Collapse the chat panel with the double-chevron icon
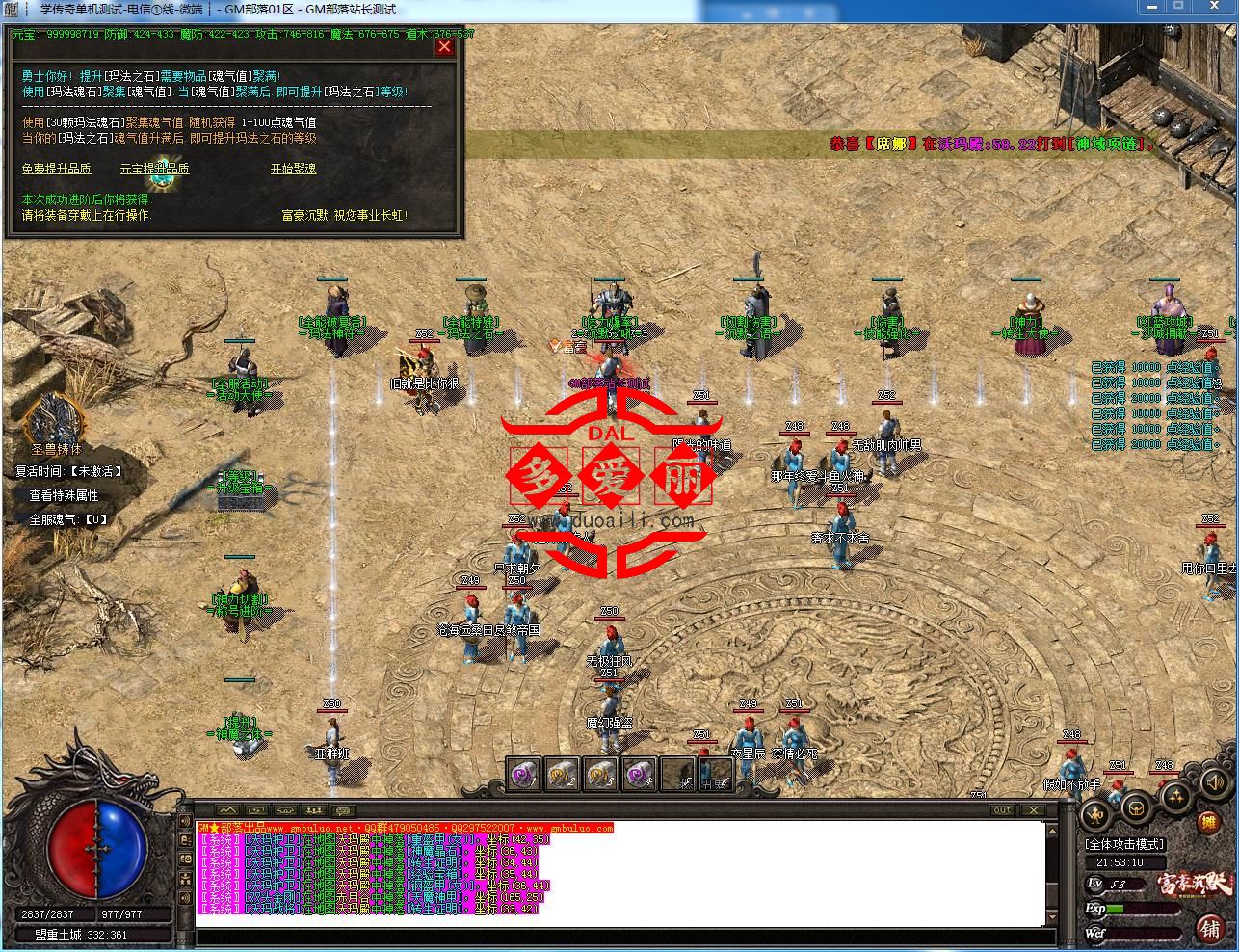1239x952 pixels. (x=227, y=811)
